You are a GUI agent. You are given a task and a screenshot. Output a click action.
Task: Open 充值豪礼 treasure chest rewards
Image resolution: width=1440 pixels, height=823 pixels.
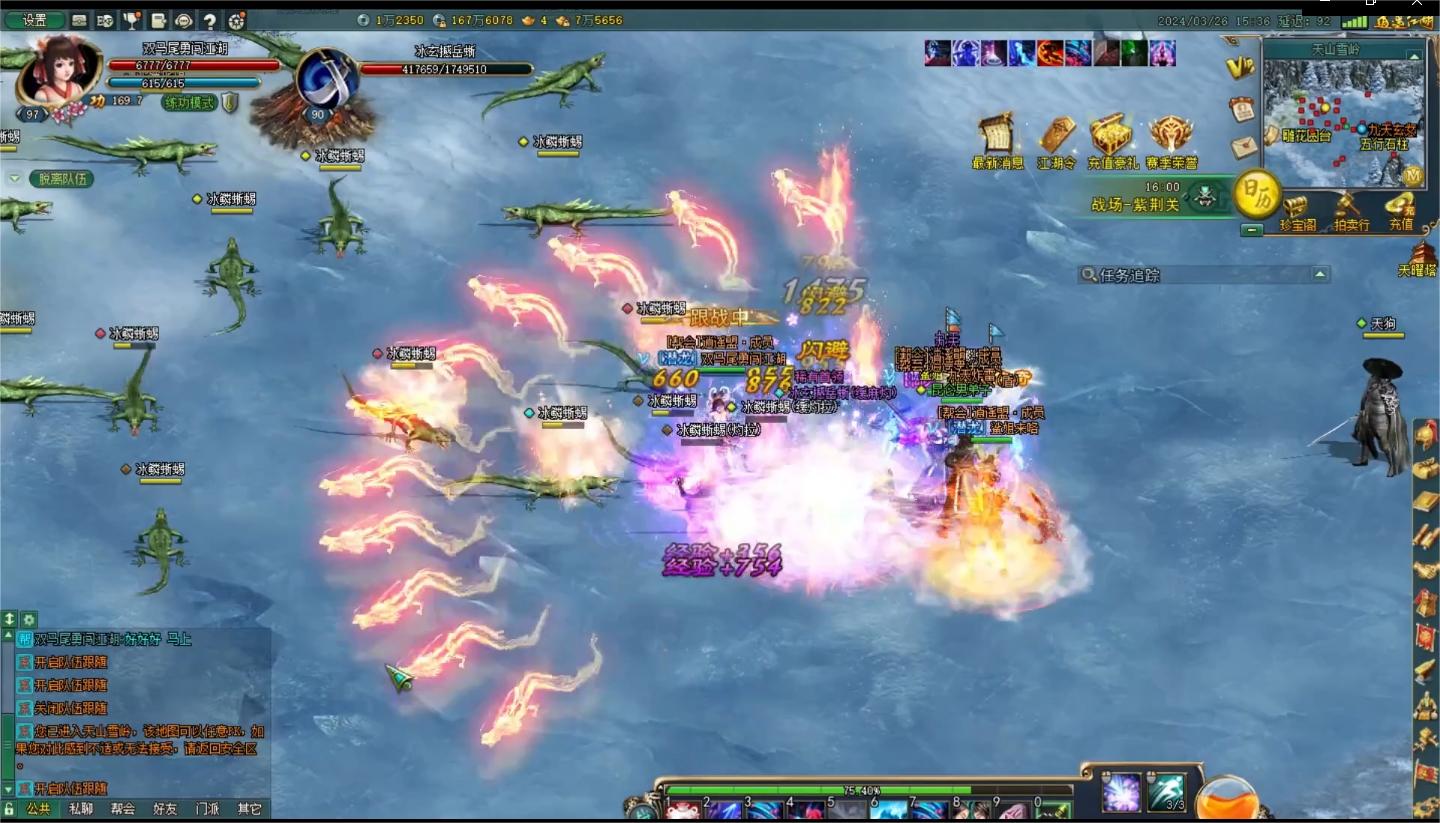pos(1112,140)
